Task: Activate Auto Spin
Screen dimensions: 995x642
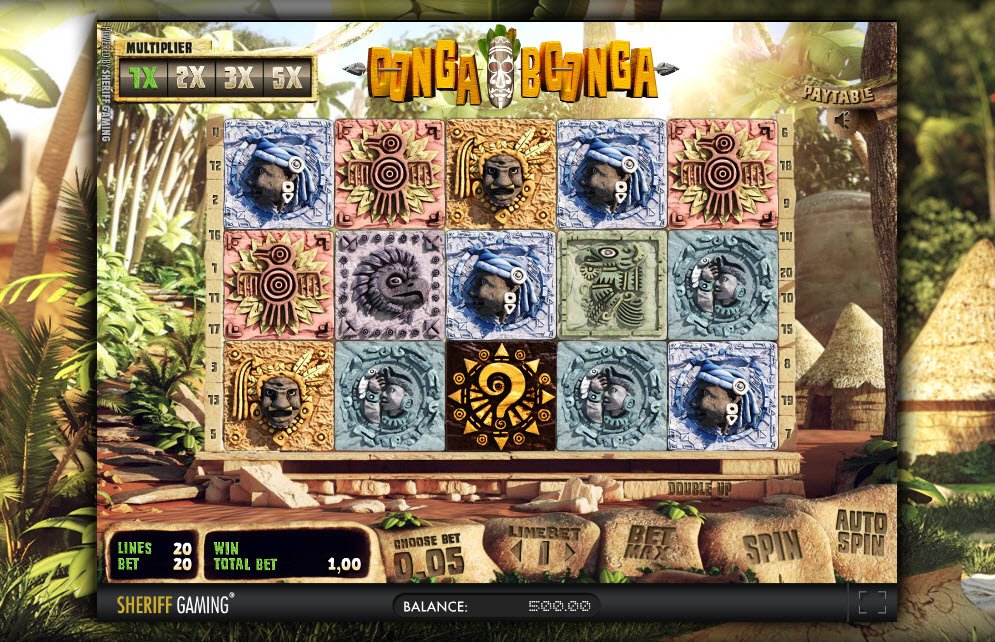Action: [861, 532]
